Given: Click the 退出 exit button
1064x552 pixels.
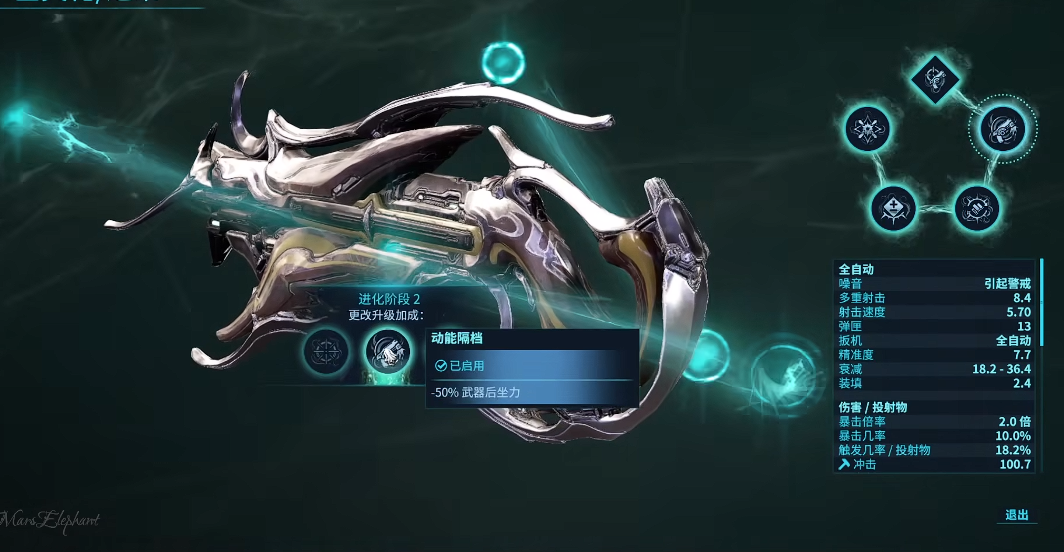Looking at the screenshot, I should (x=1016, y=515).
